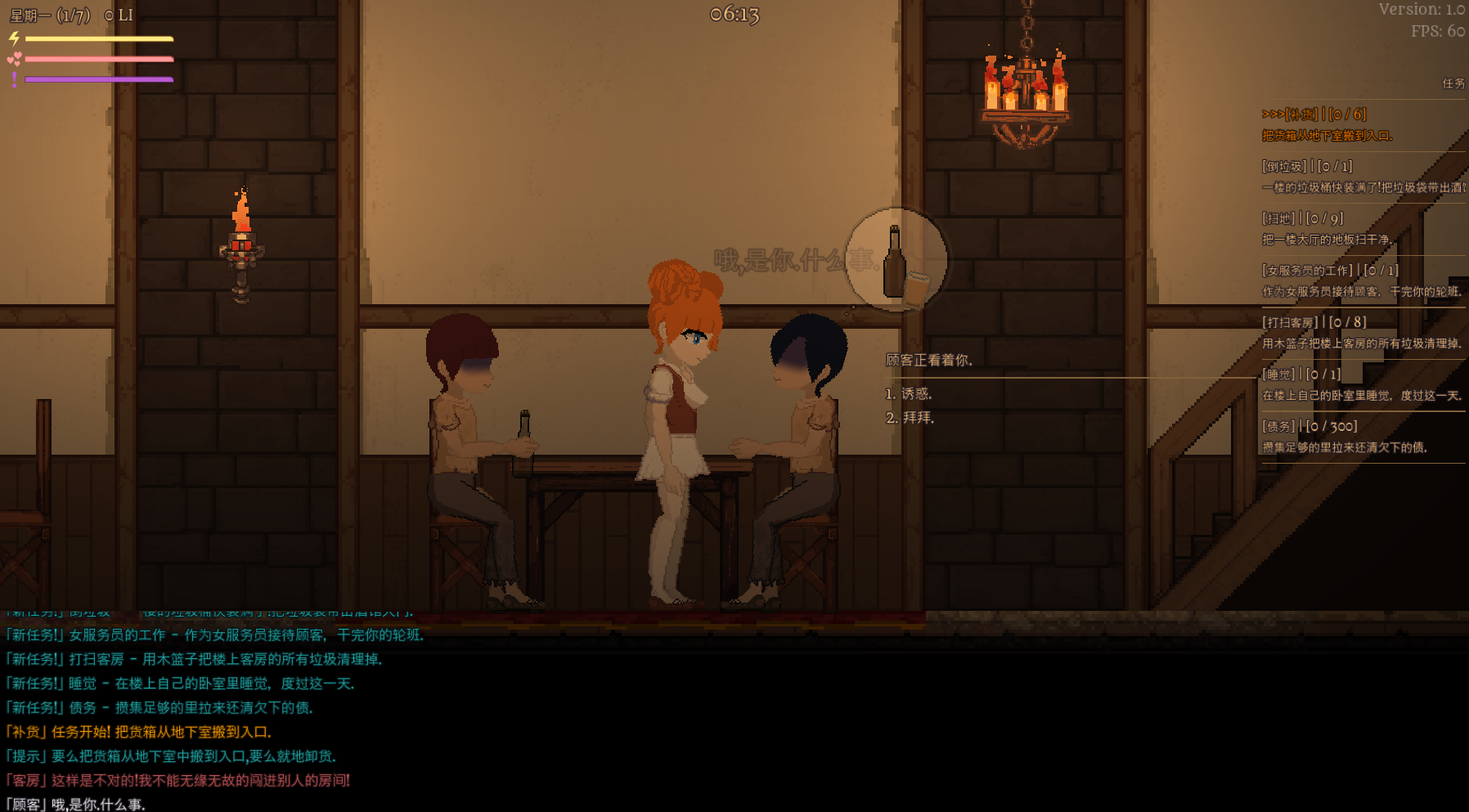Select the 打扫客房 quest entry
Image resolution: width=1469 pixels, height=812 pixels.
[x=1361, y=333]
